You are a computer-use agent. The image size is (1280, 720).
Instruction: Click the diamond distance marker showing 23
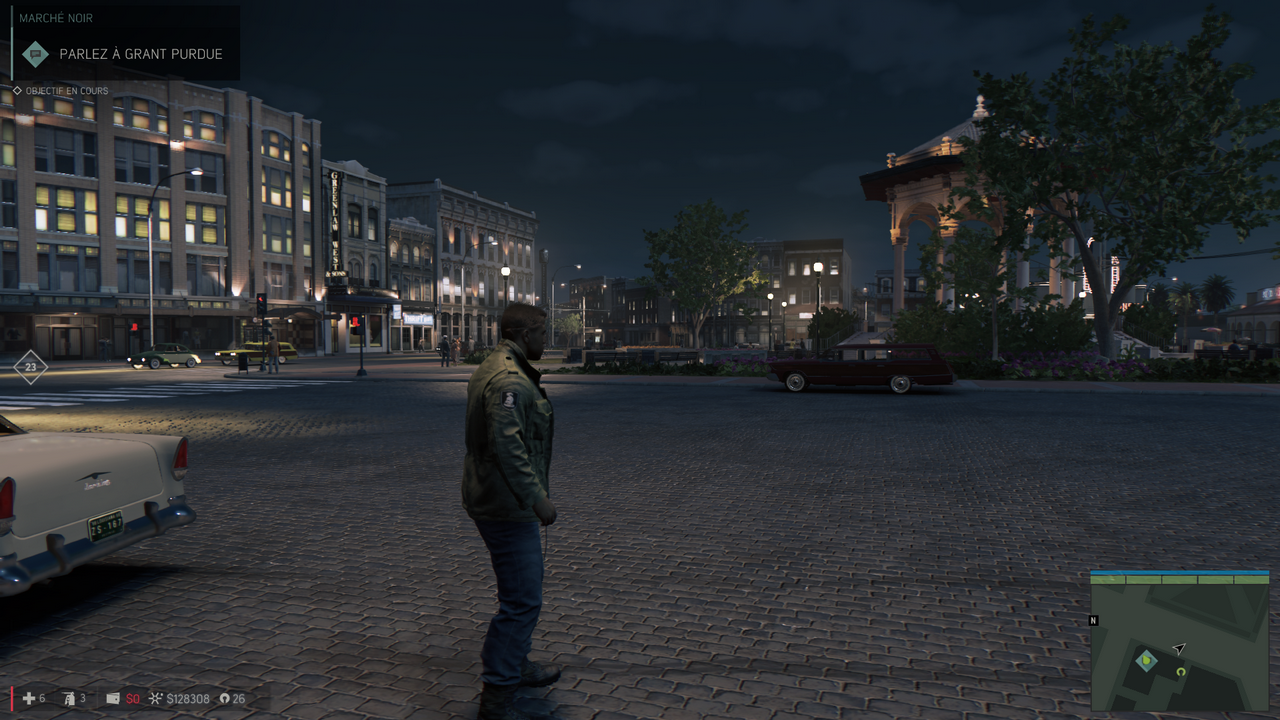pyautogui.click(x=31, y=368)
